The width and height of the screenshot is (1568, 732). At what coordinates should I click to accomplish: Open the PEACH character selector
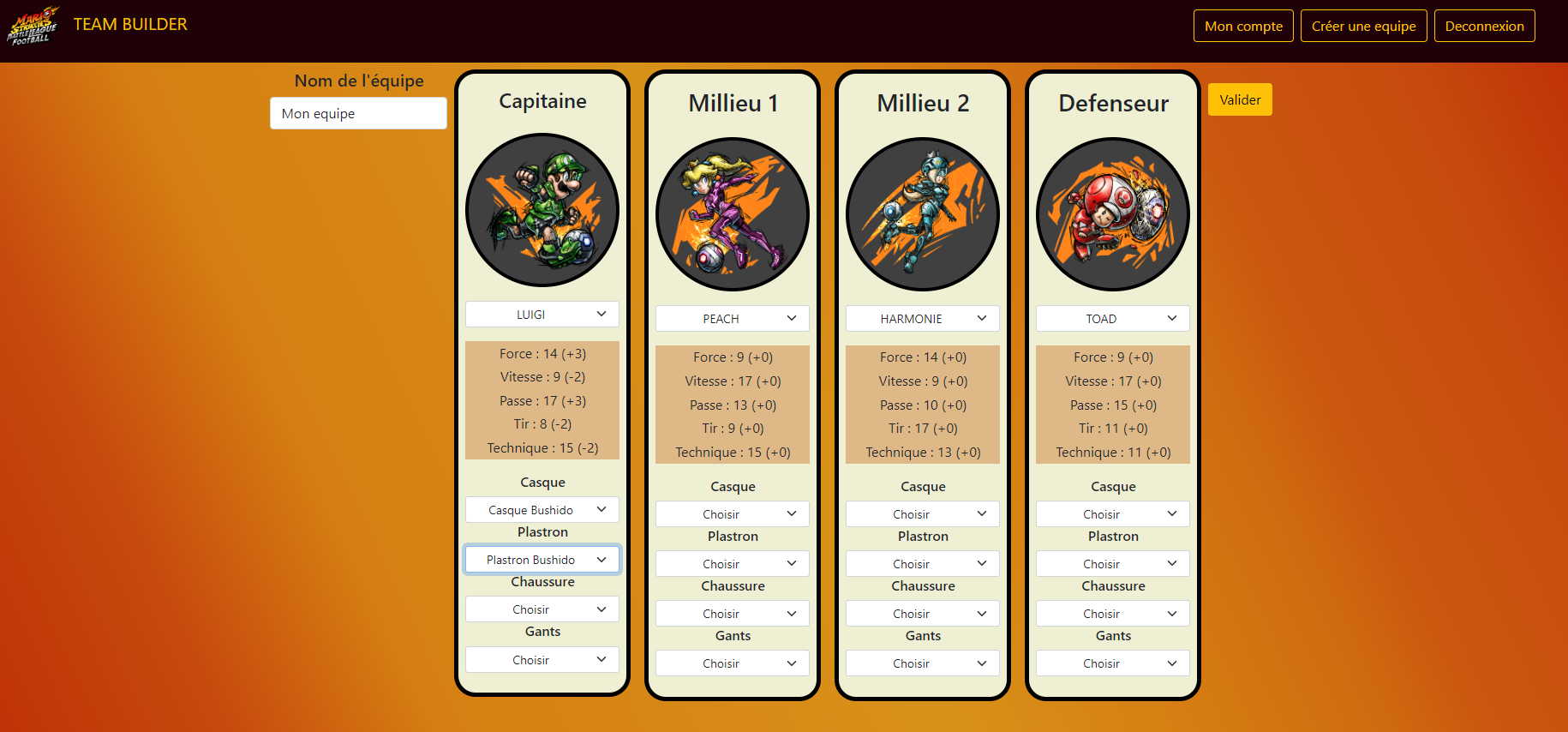732,318
